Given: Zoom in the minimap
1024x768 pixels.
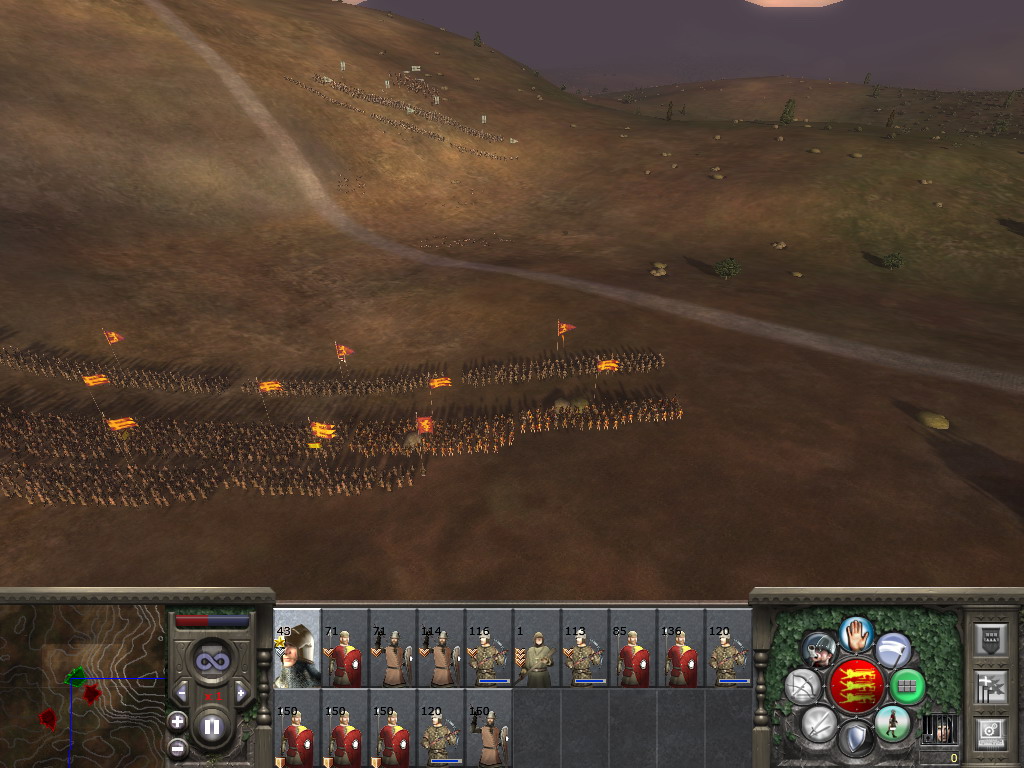Looking at the screenshot, I should tap(177, 721).
